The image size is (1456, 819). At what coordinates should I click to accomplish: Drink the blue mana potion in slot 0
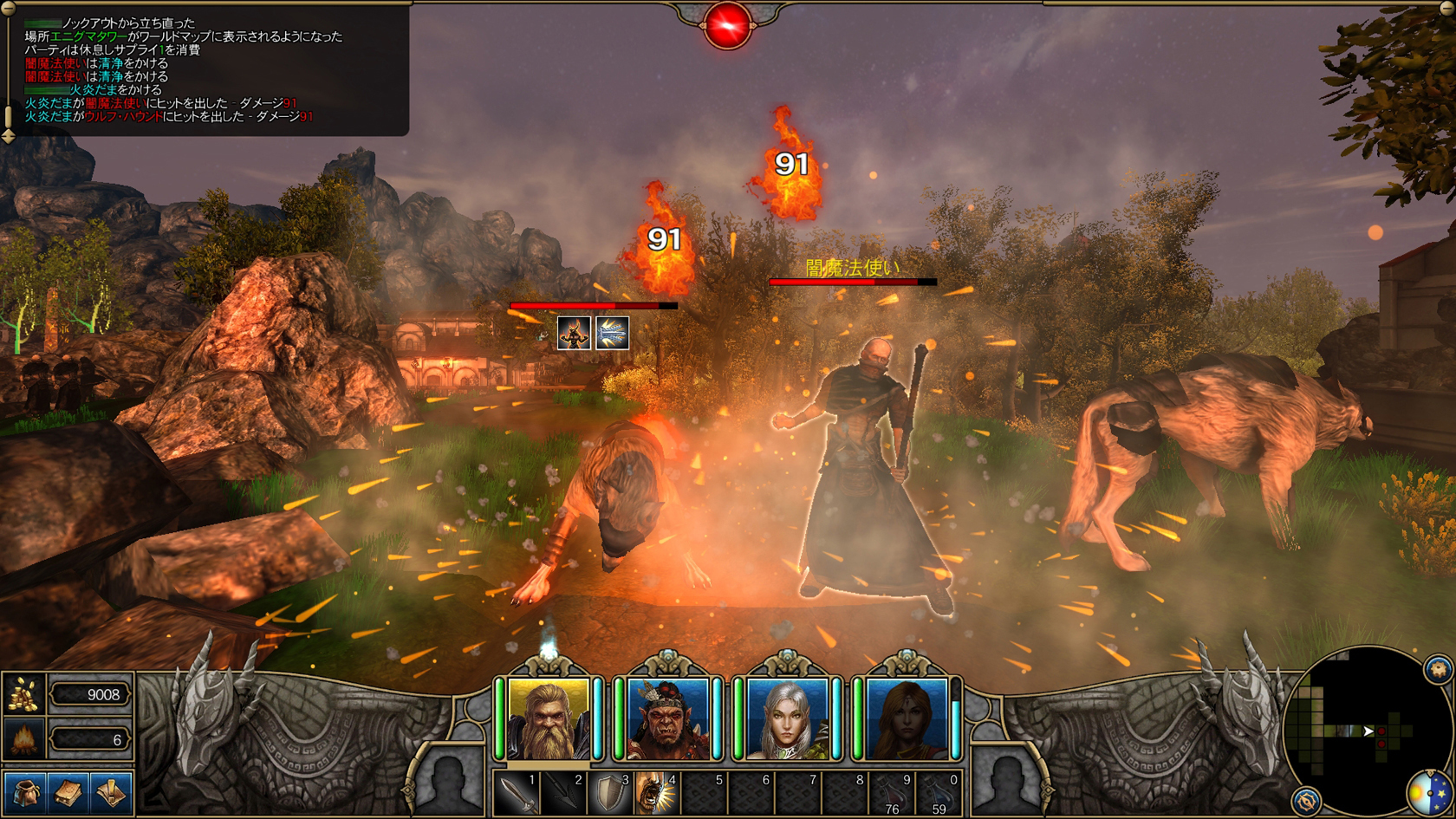939,793
